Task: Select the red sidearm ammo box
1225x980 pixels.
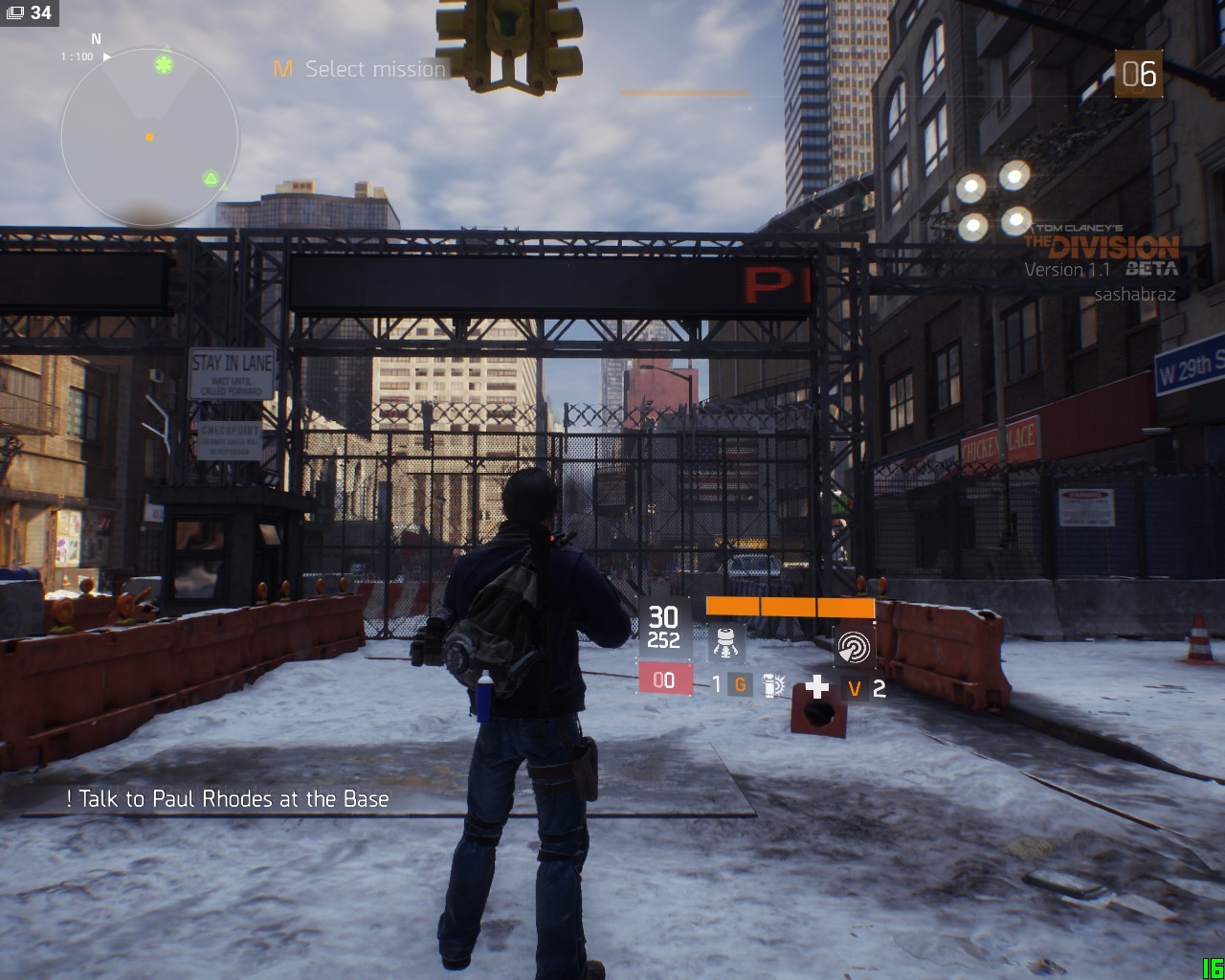Action: (664, 680)
